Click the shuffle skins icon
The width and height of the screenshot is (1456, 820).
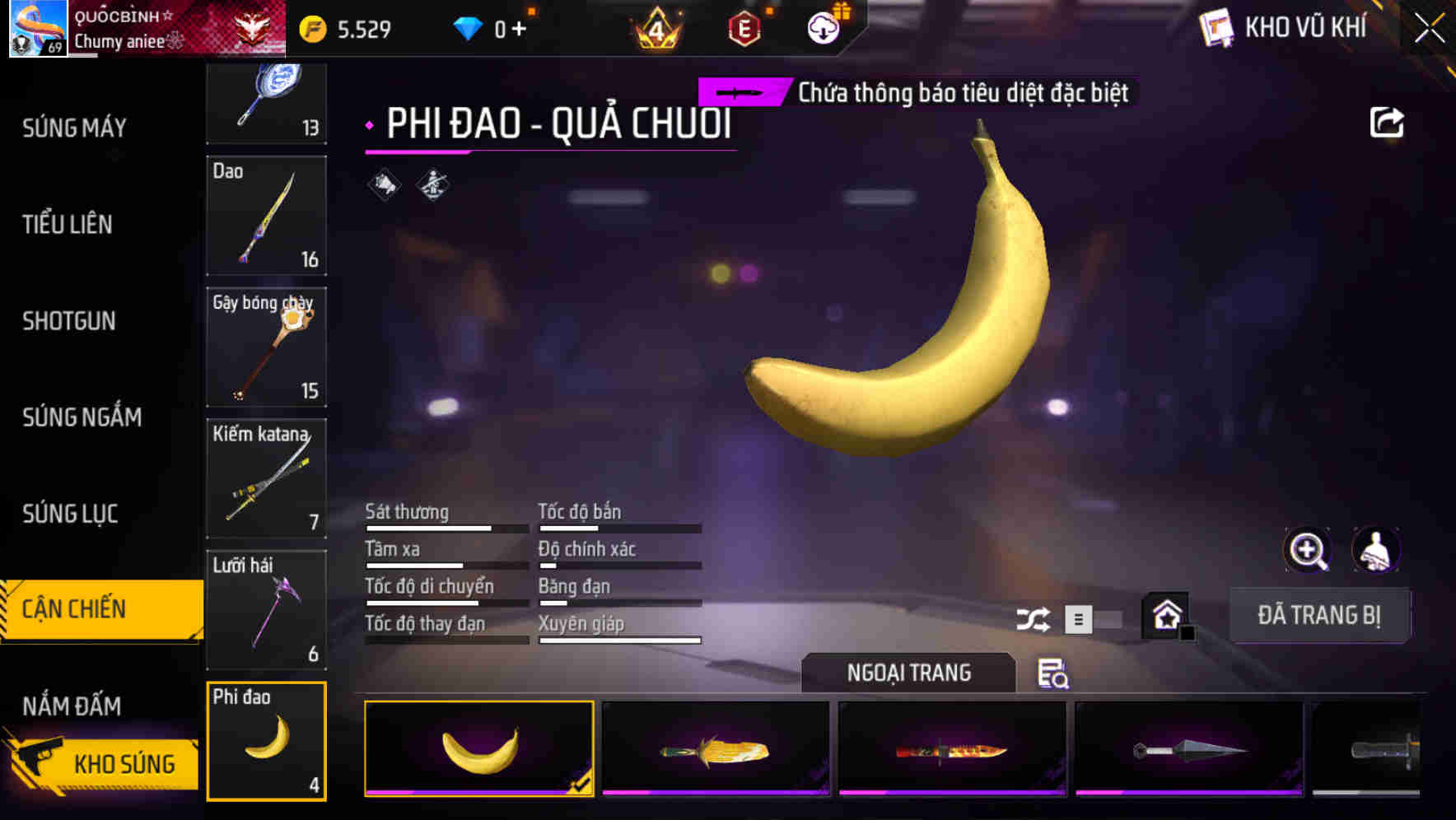coord(1032,617)
